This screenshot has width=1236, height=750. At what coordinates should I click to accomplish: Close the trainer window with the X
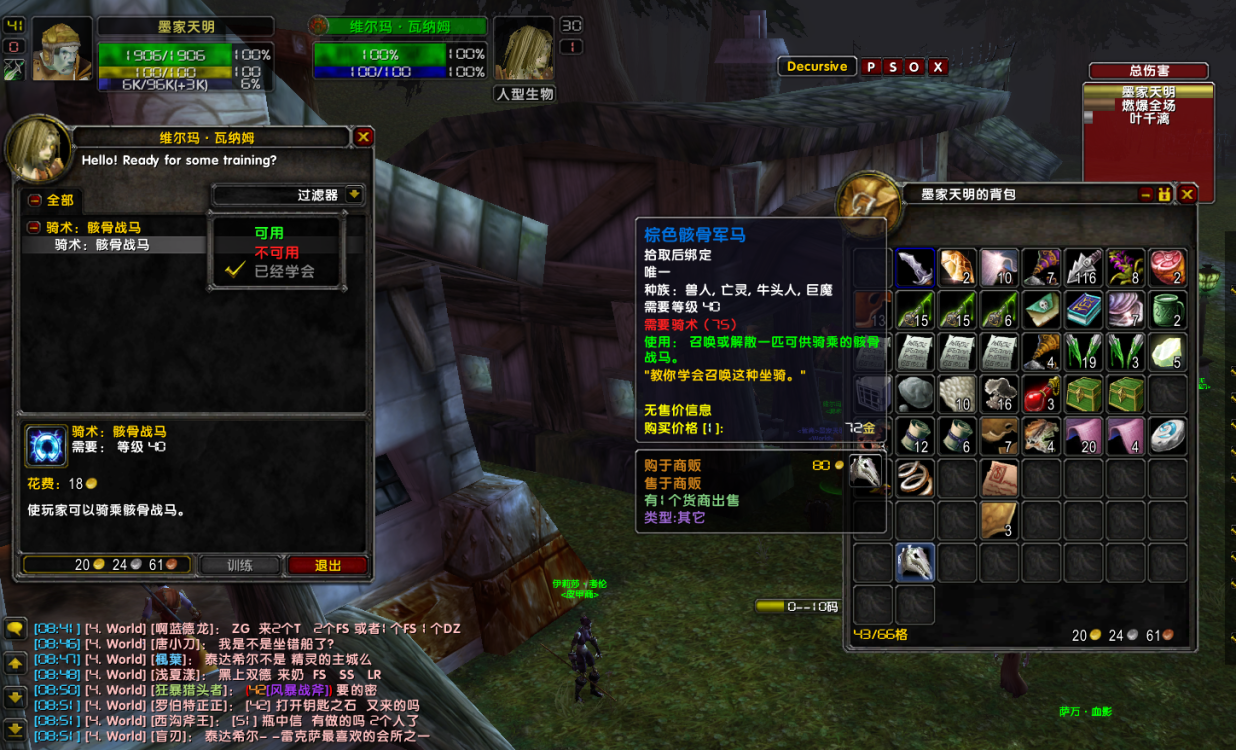point(364,137)
